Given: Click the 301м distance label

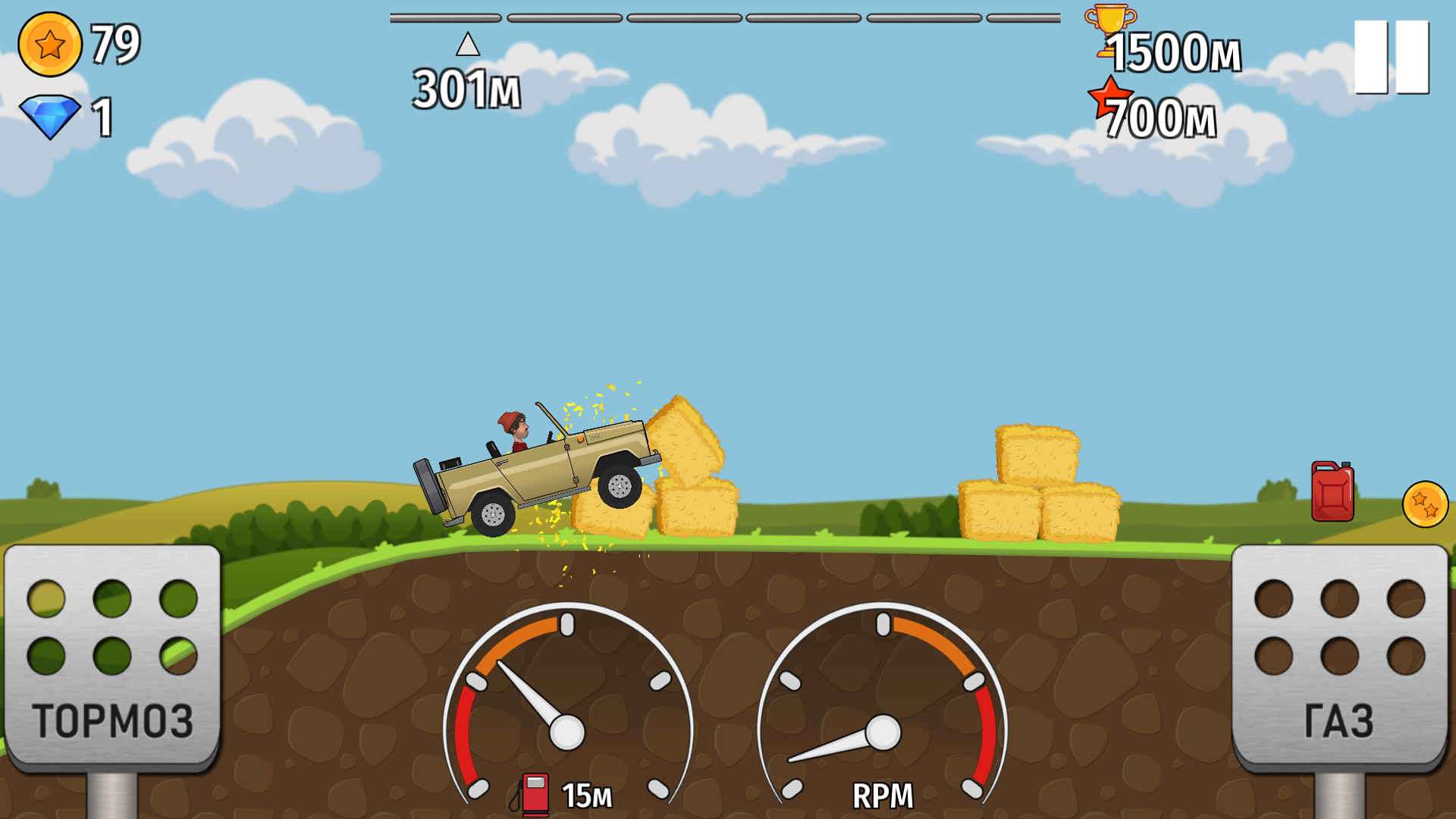Looking at the screenshot, I should [x=465, y=87].
